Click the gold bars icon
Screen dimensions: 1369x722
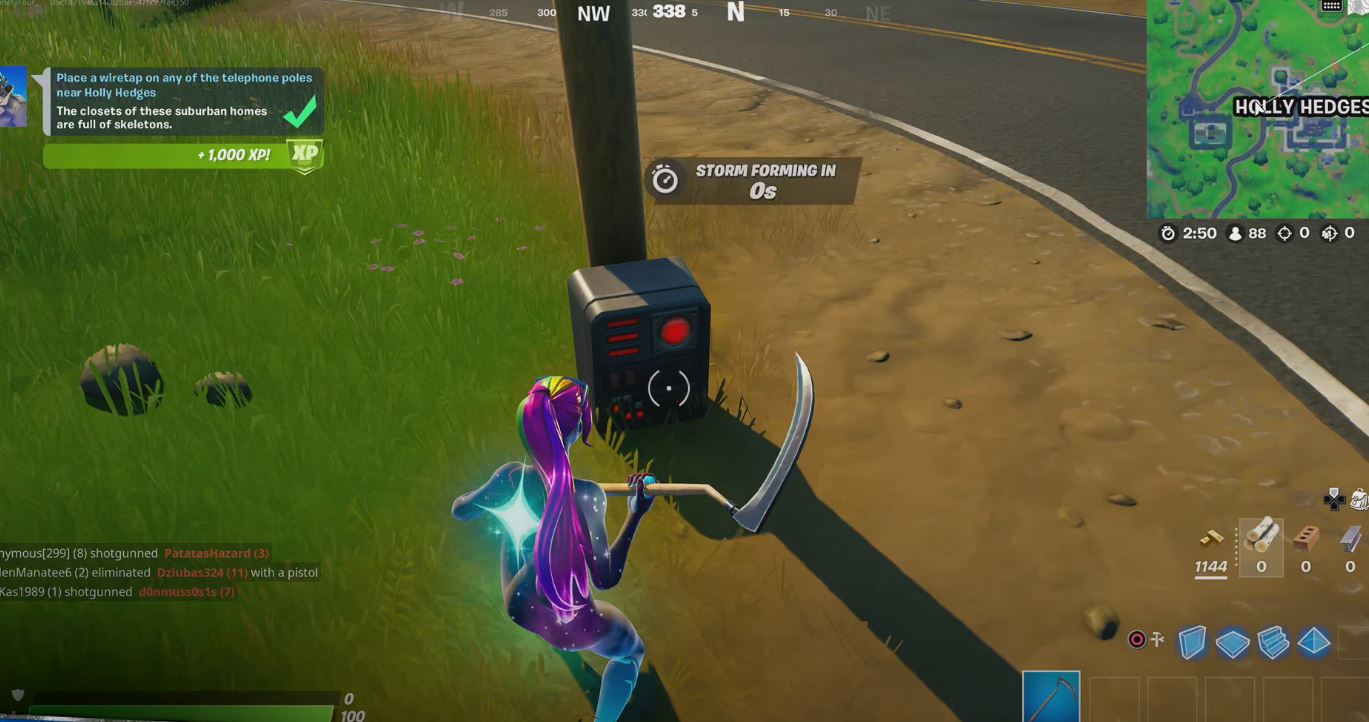(1212, 538)
